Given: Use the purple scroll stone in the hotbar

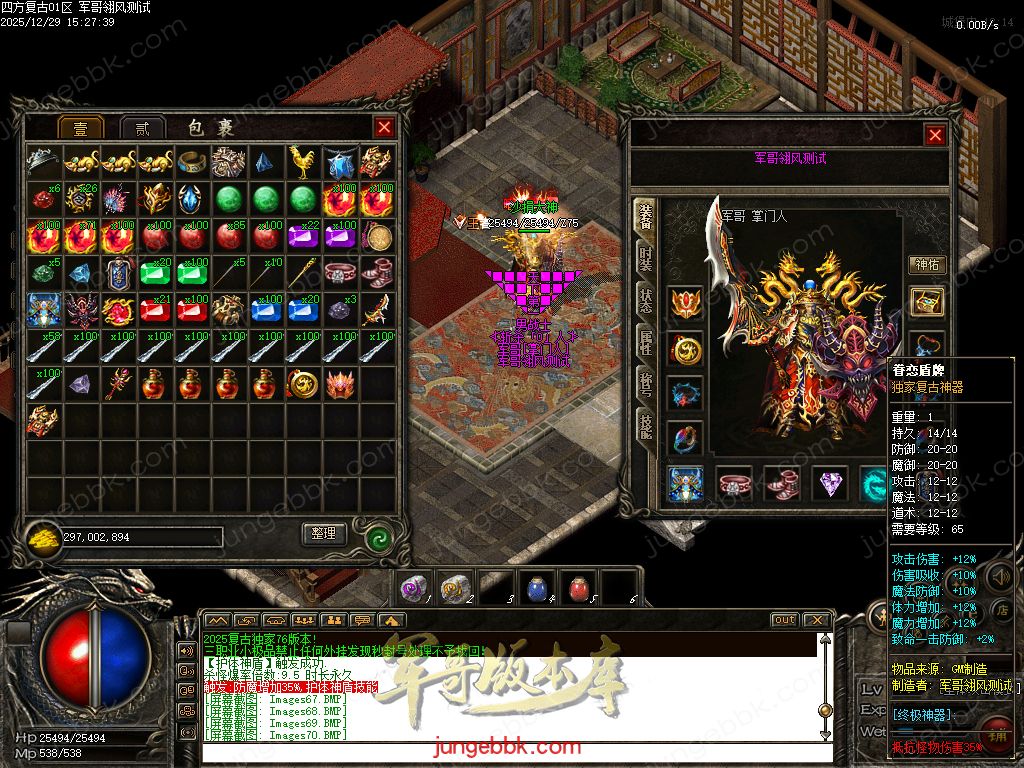Looking at the screenshot, I should [x=413, y=588].
